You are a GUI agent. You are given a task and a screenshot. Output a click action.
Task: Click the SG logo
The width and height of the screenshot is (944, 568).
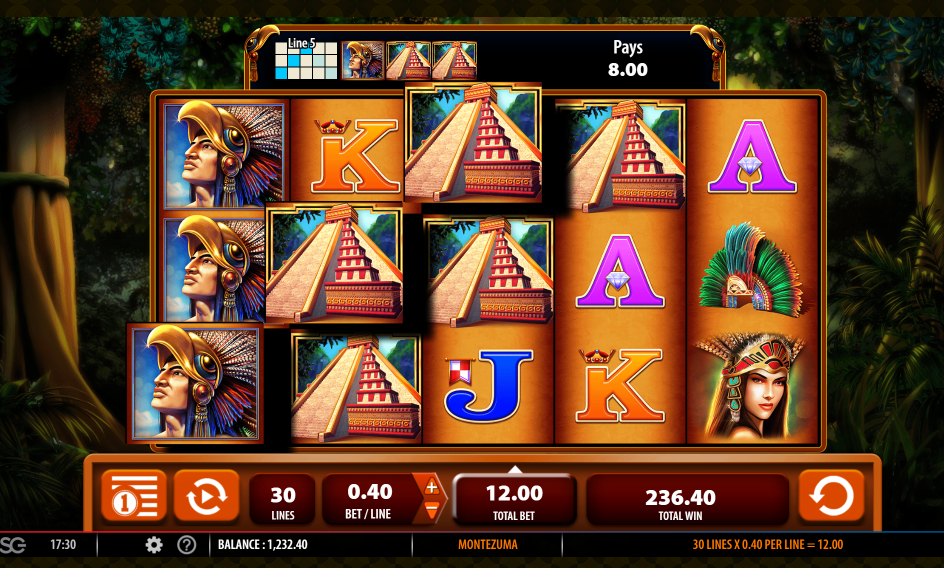click(13, 545)
